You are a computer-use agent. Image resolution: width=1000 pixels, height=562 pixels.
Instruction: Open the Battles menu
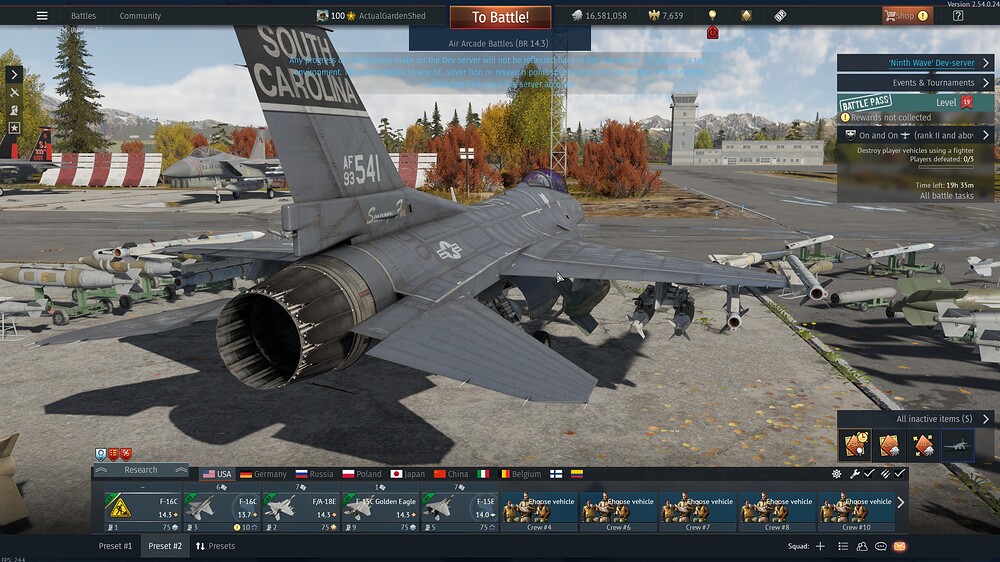(83, 16)
